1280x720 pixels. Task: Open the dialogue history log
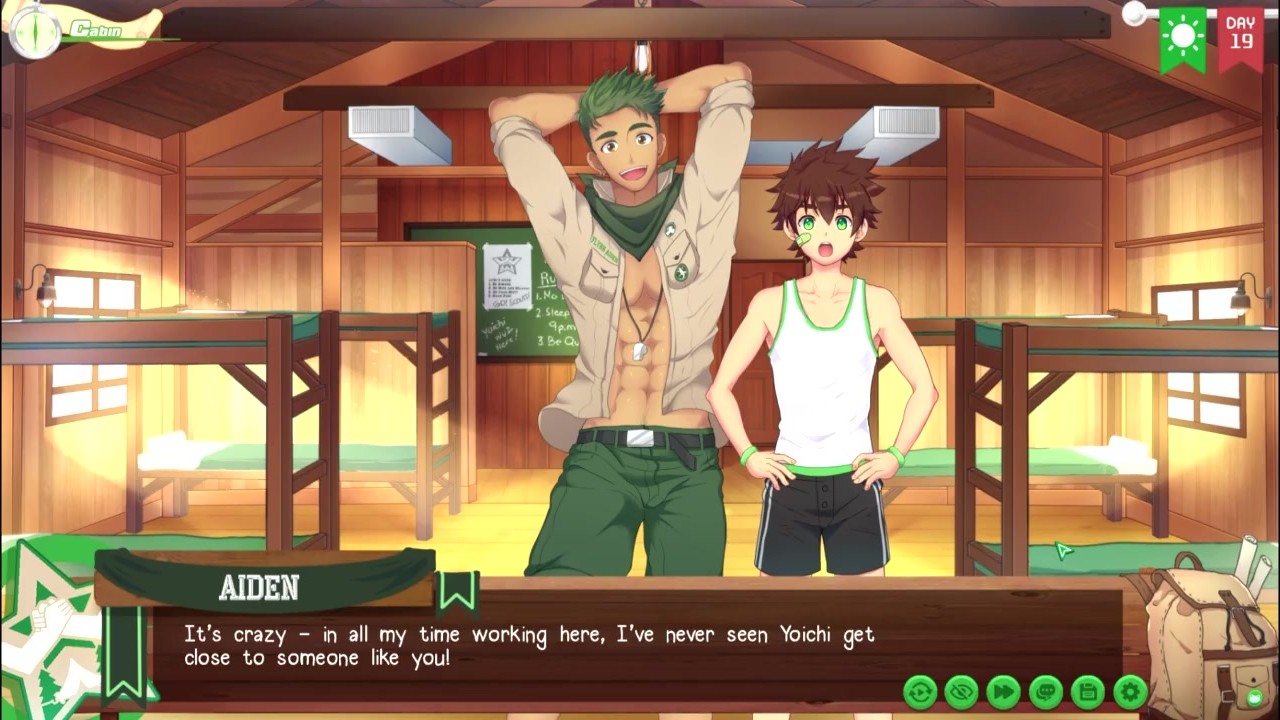coord(1045,691)
